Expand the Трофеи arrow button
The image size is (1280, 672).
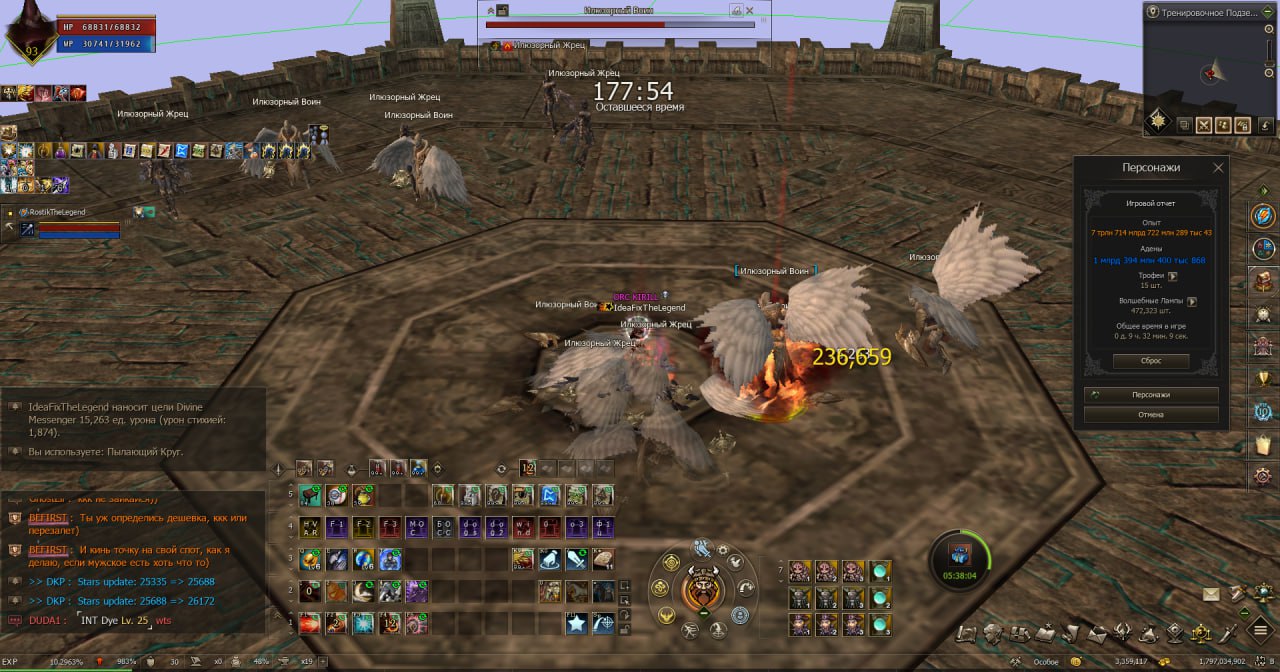pos(1173,276)
